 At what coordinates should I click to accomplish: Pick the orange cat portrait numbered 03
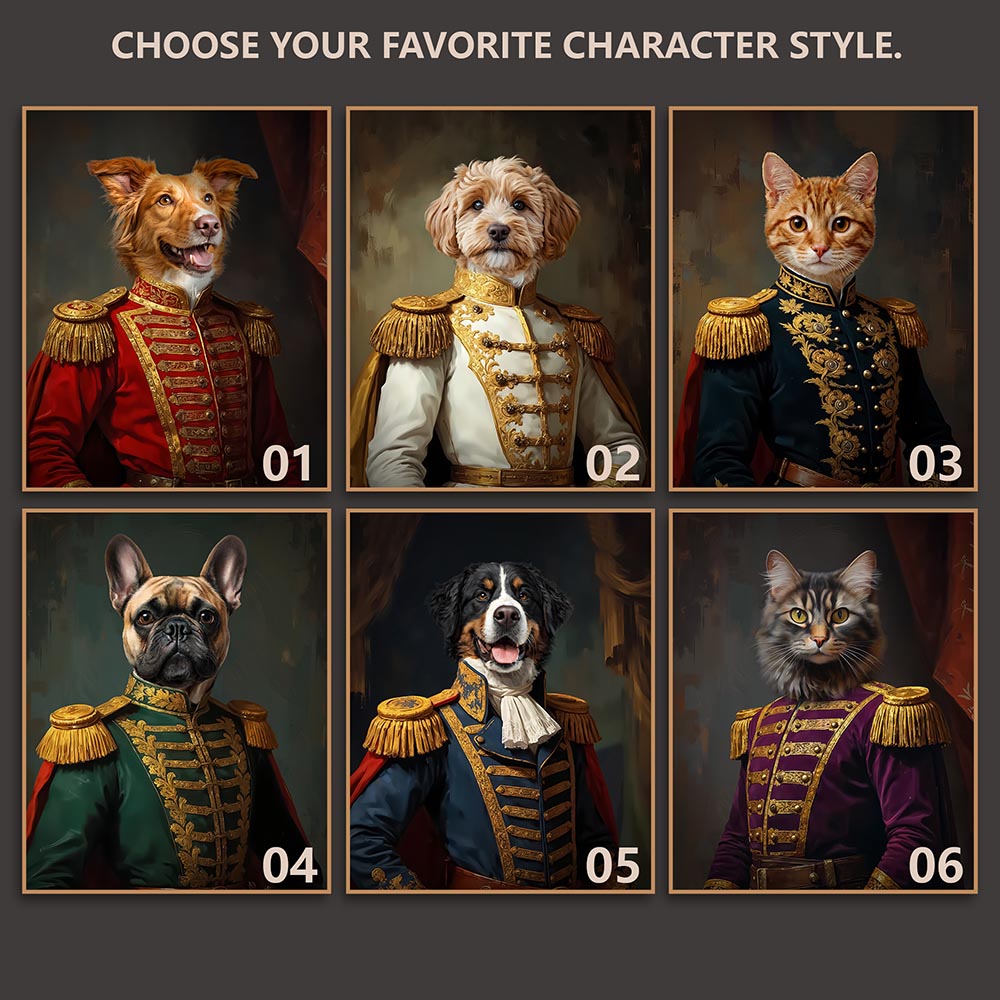click(x=823, y=298)
